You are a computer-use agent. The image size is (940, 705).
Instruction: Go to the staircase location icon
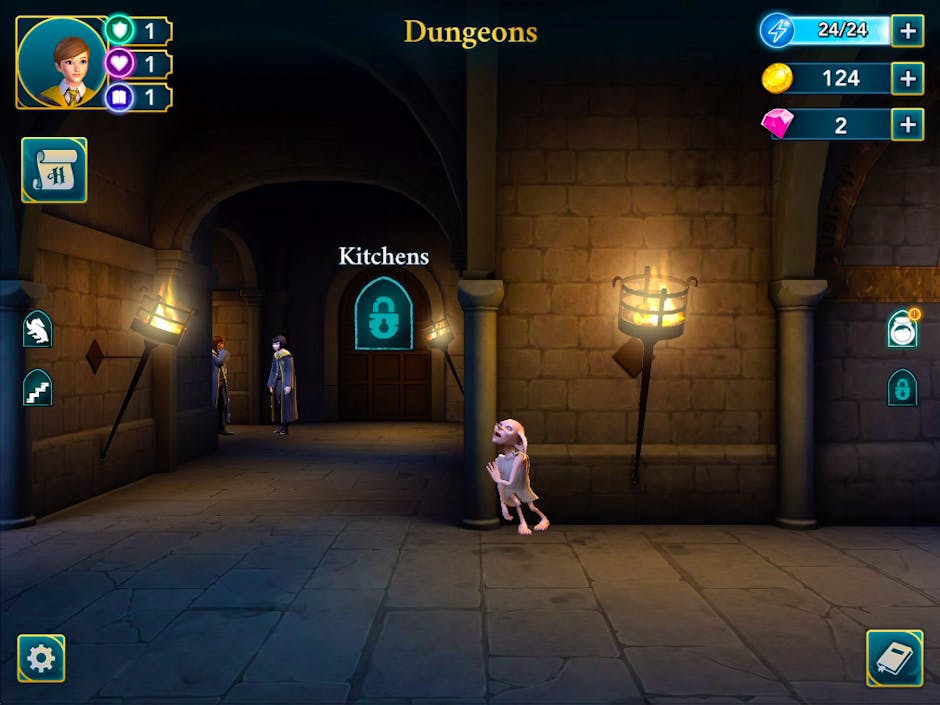tap(38, 387)
